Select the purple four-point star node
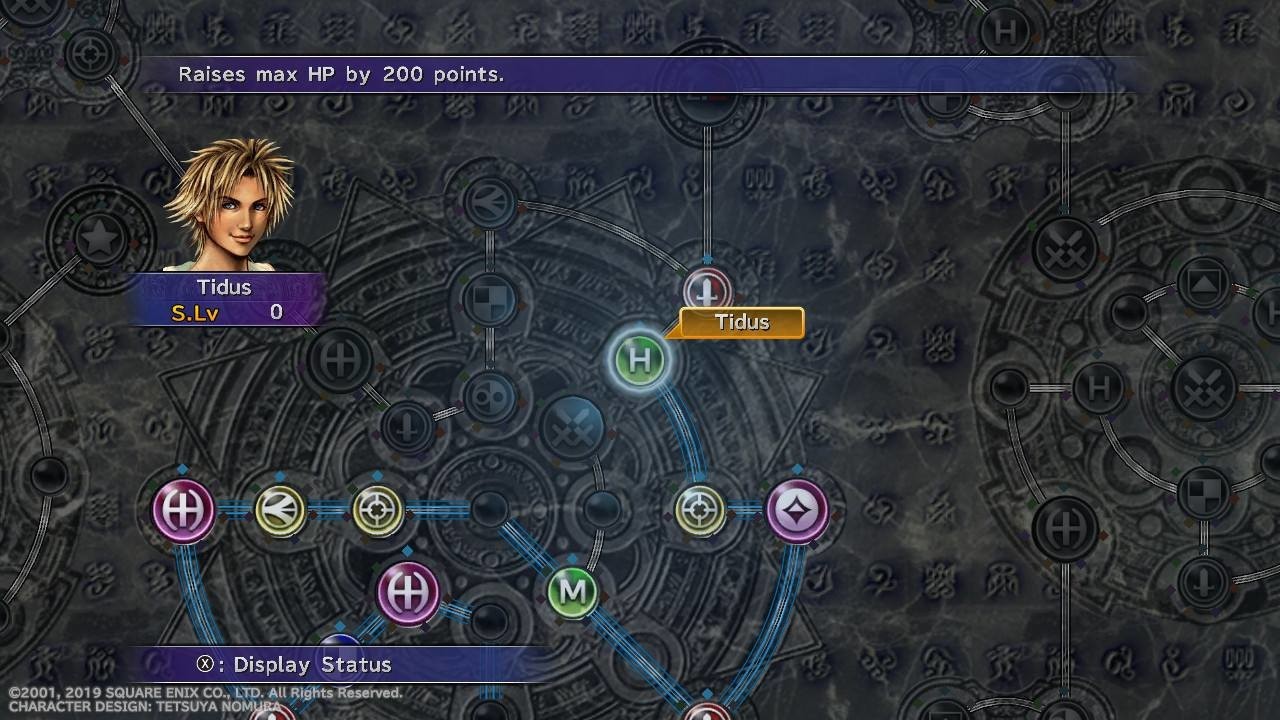 pyautogui.click(x=797, y=511)
